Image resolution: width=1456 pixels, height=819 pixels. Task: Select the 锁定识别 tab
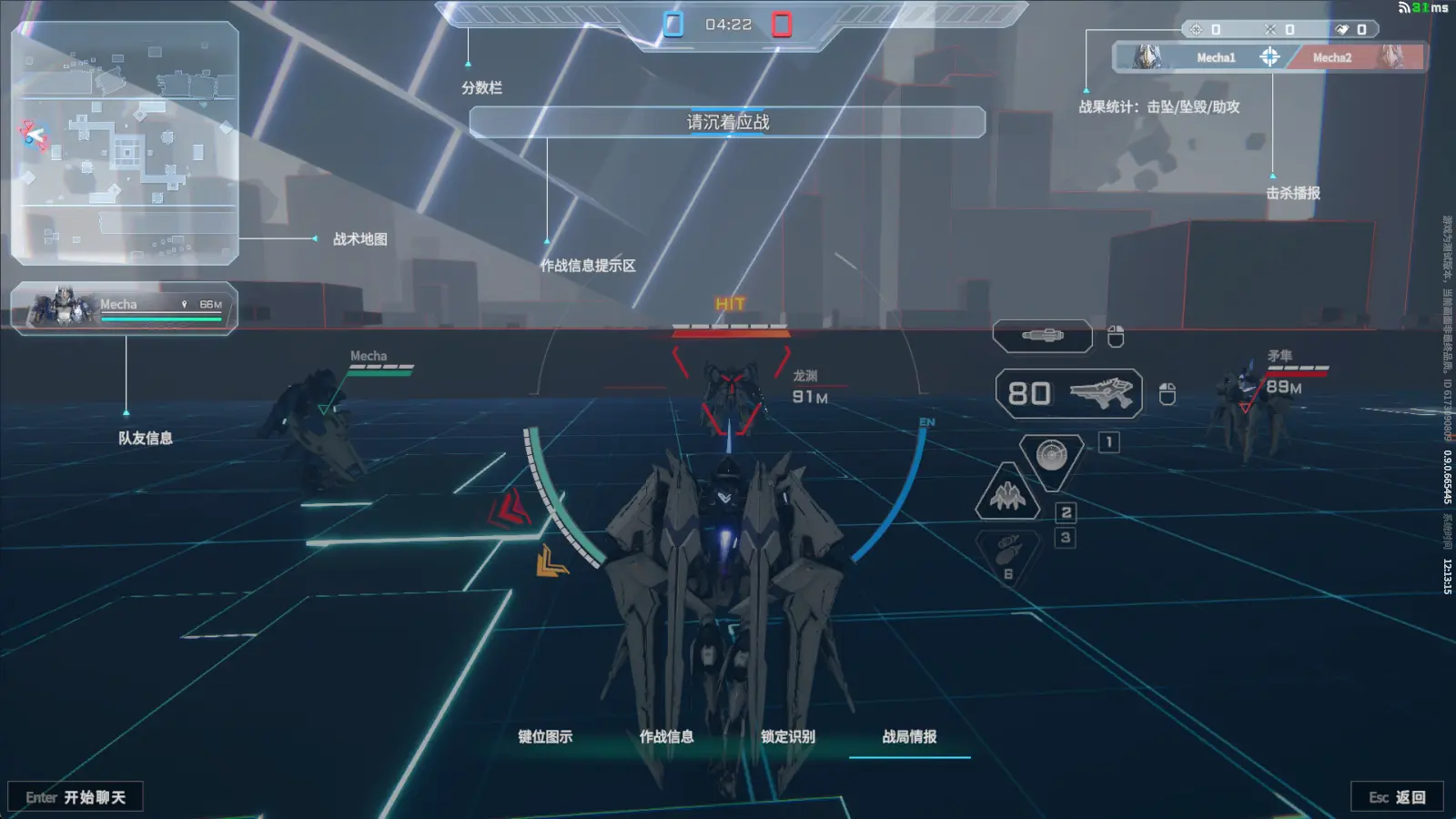coord(788,736)
